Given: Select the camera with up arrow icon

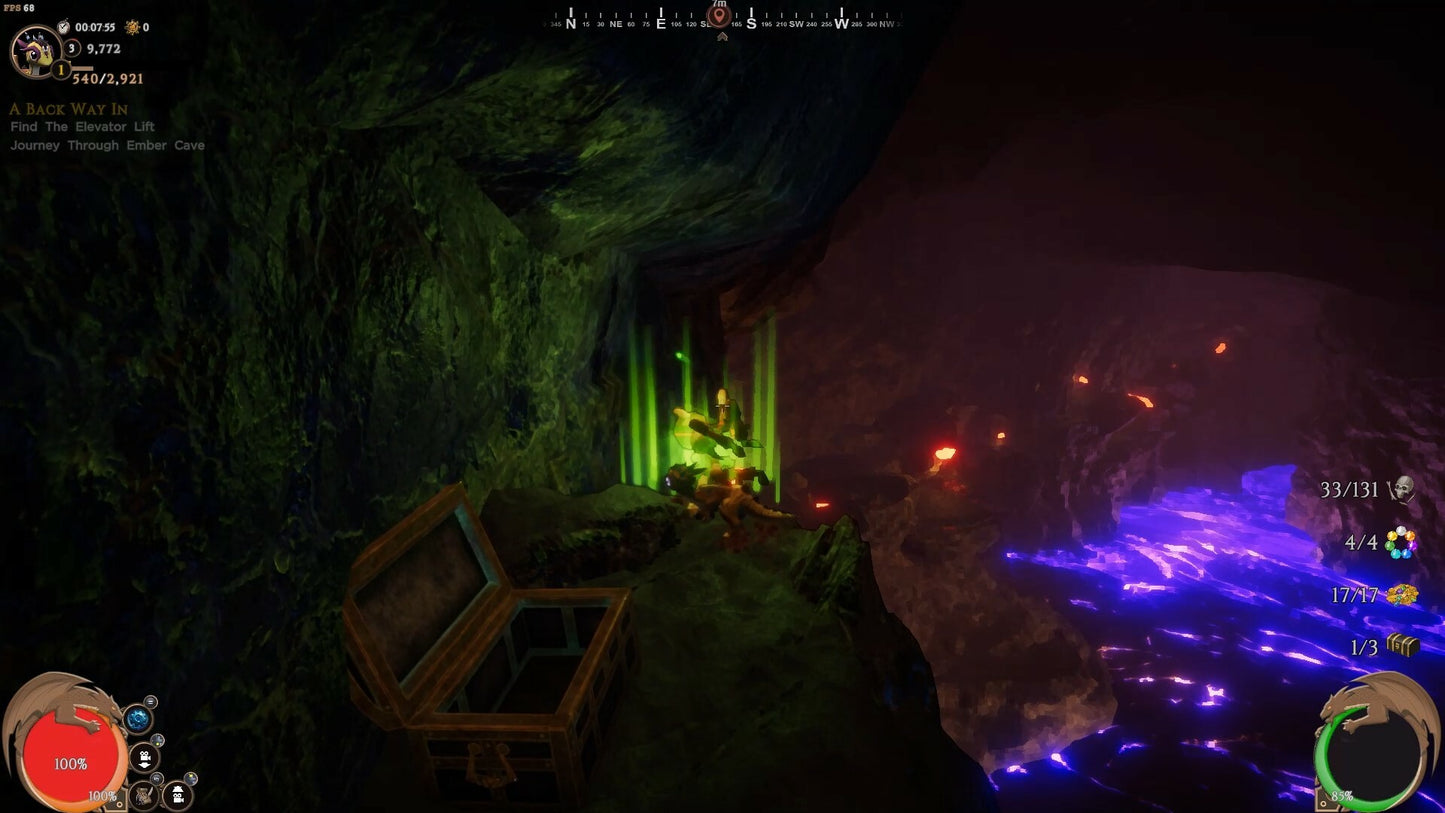Looking at the screenshot, I should click(177, 795).
